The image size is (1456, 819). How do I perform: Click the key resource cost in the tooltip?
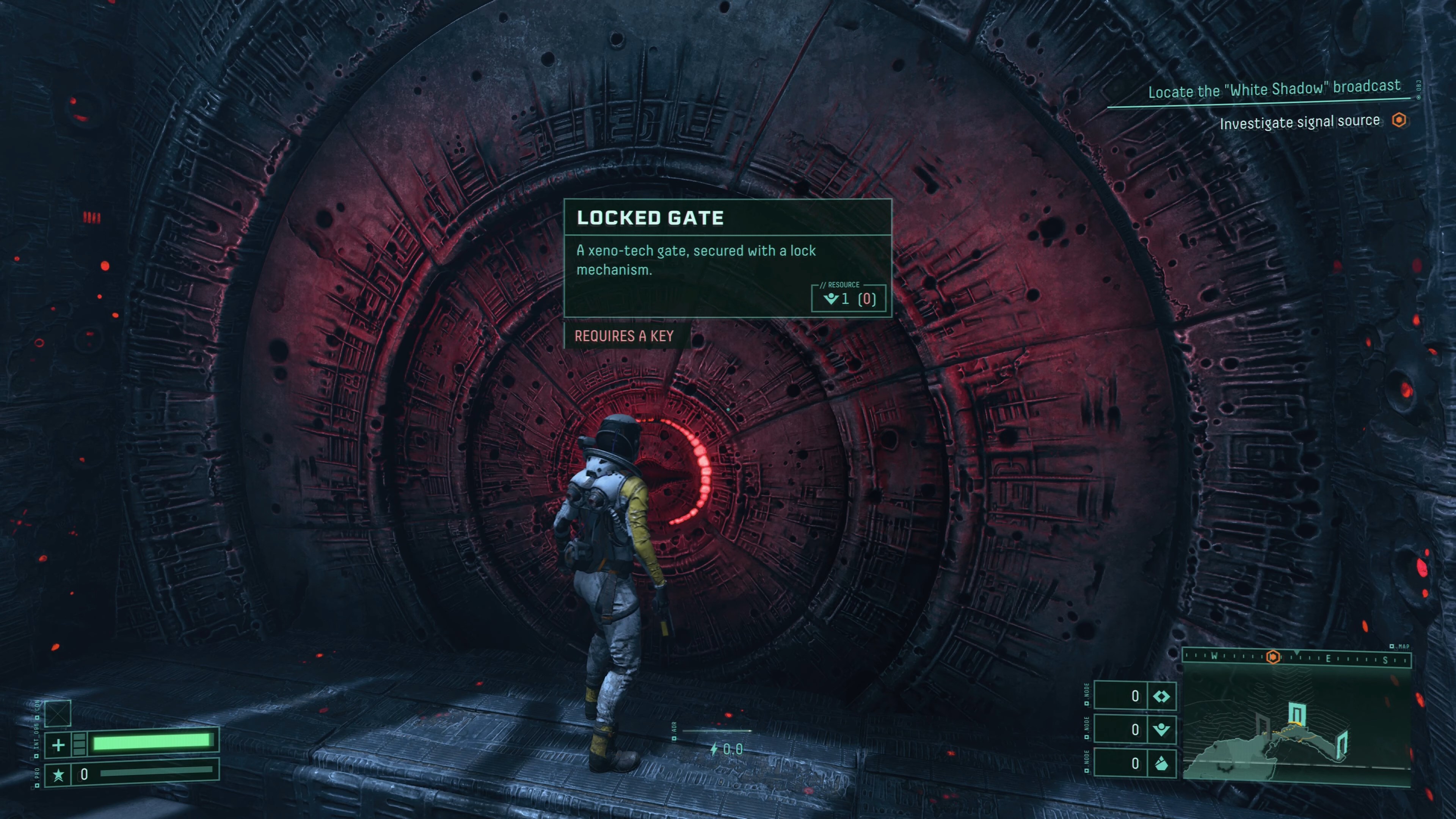pyautogui.click(x=849, y=298)
